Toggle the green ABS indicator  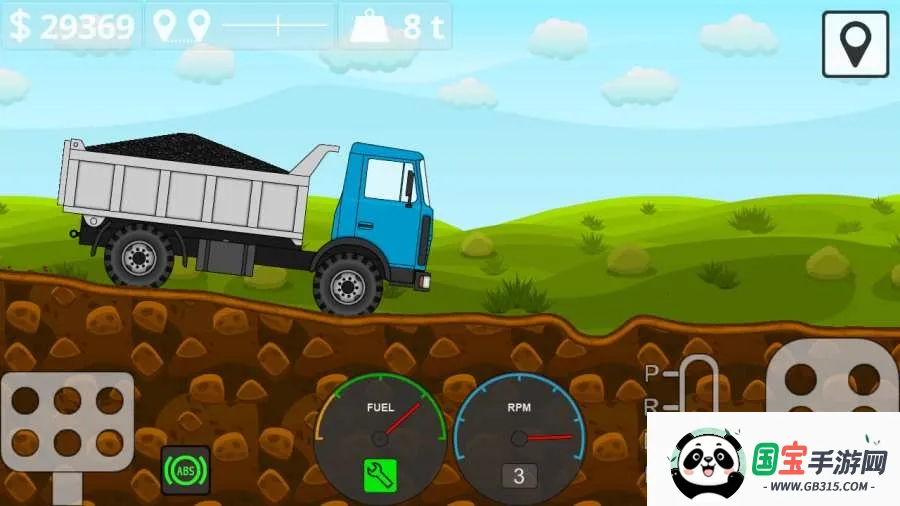point(186,470)
